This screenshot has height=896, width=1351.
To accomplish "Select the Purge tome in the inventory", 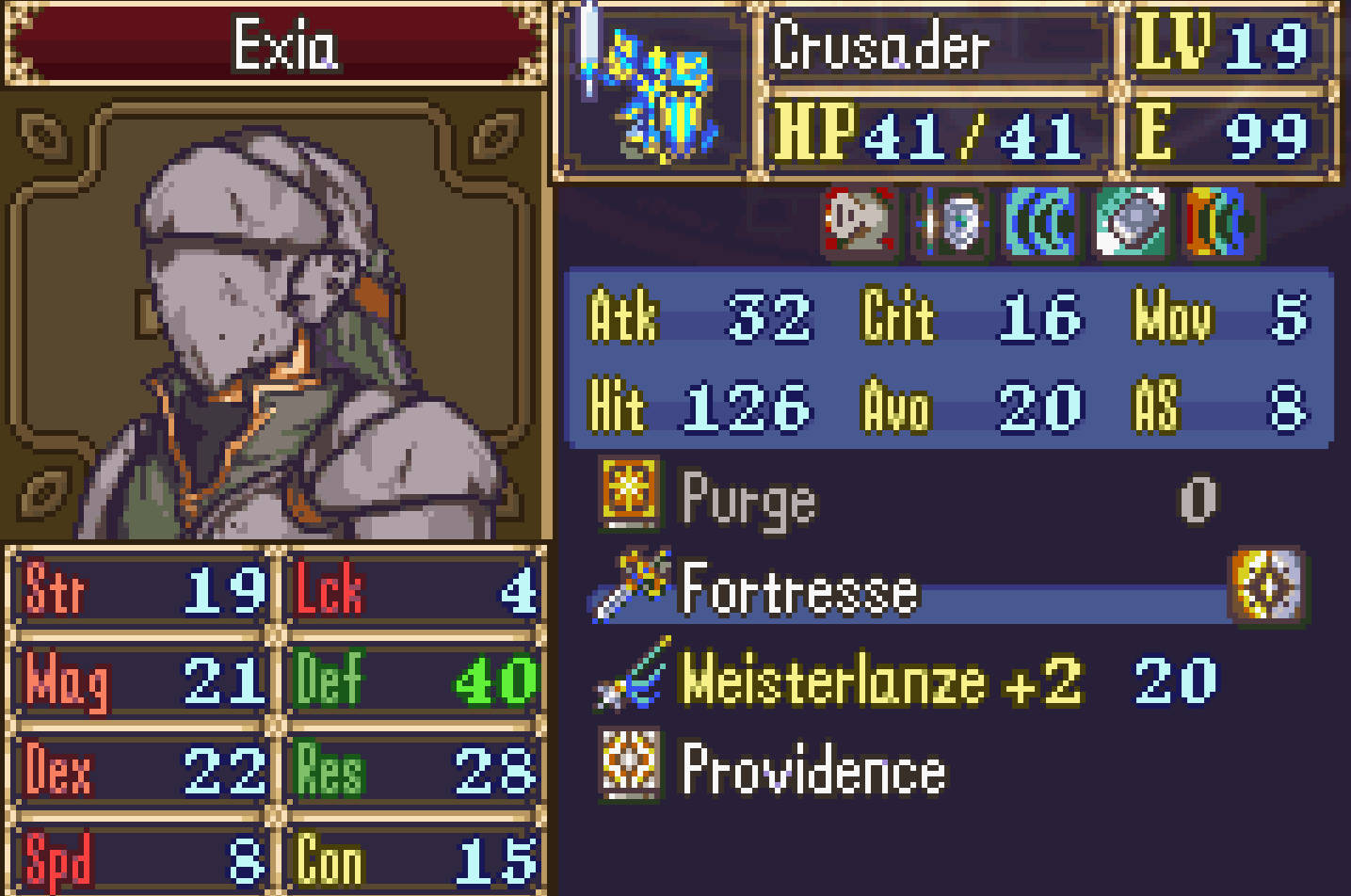I will [x=748, y=499].
